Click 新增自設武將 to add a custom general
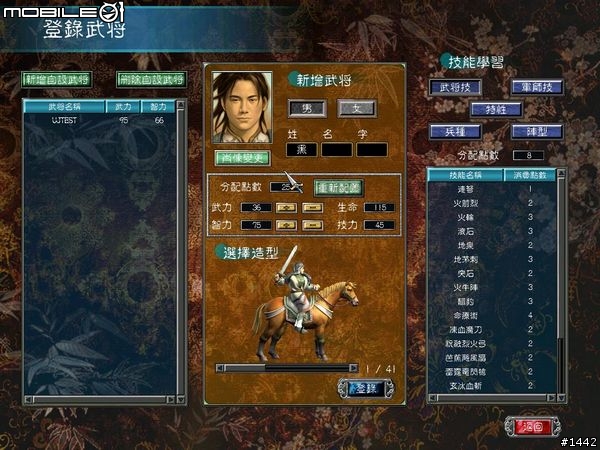This screenshot has width=600, height=450. click(x=56, y=79)
